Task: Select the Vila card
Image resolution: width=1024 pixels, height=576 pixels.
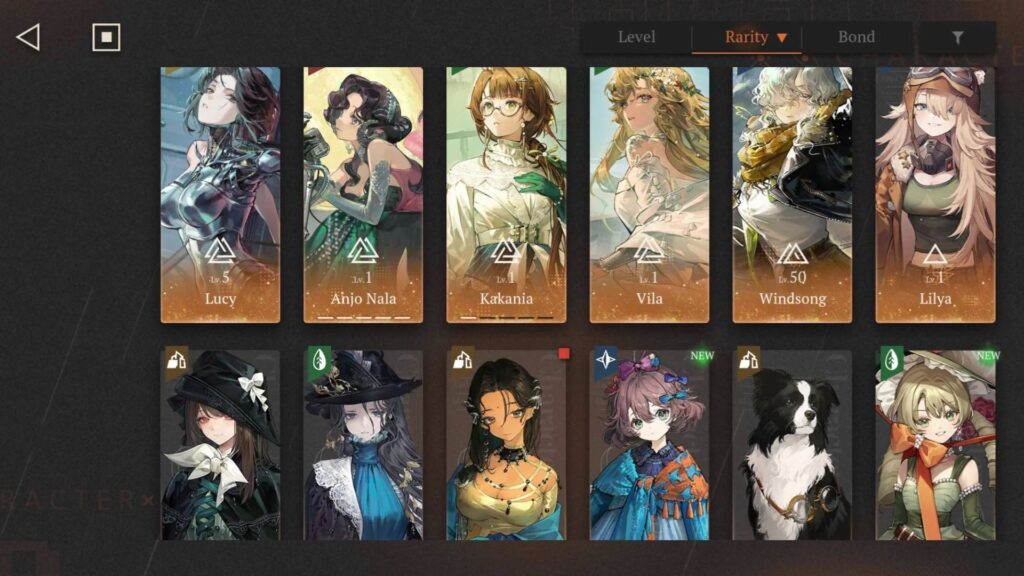Action: click(x=649, y=195)
